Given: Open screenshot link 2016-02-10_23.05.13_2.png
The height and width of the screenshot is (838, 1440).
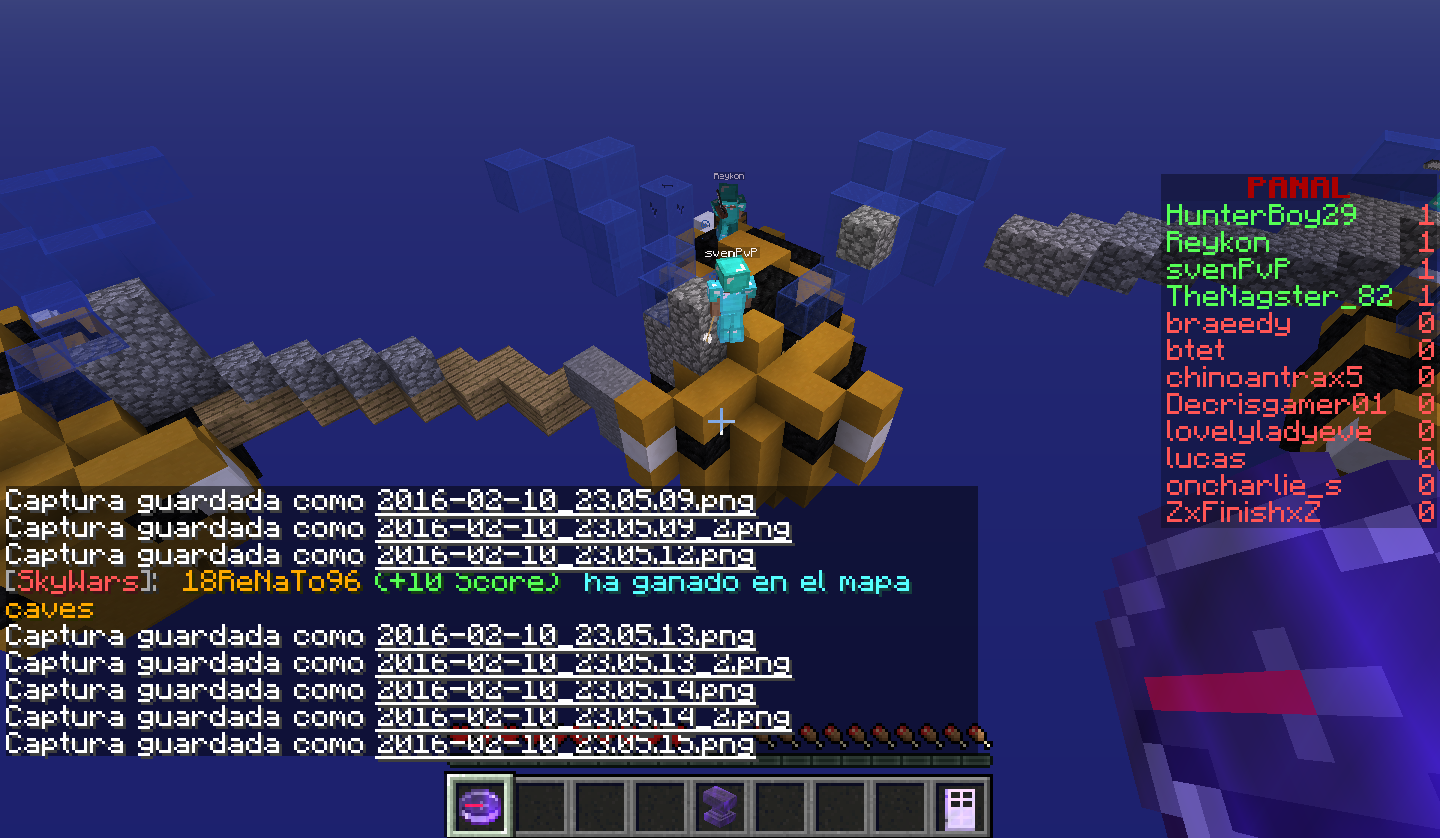Looking at the screenshot, I should click(x=583, y=662).
